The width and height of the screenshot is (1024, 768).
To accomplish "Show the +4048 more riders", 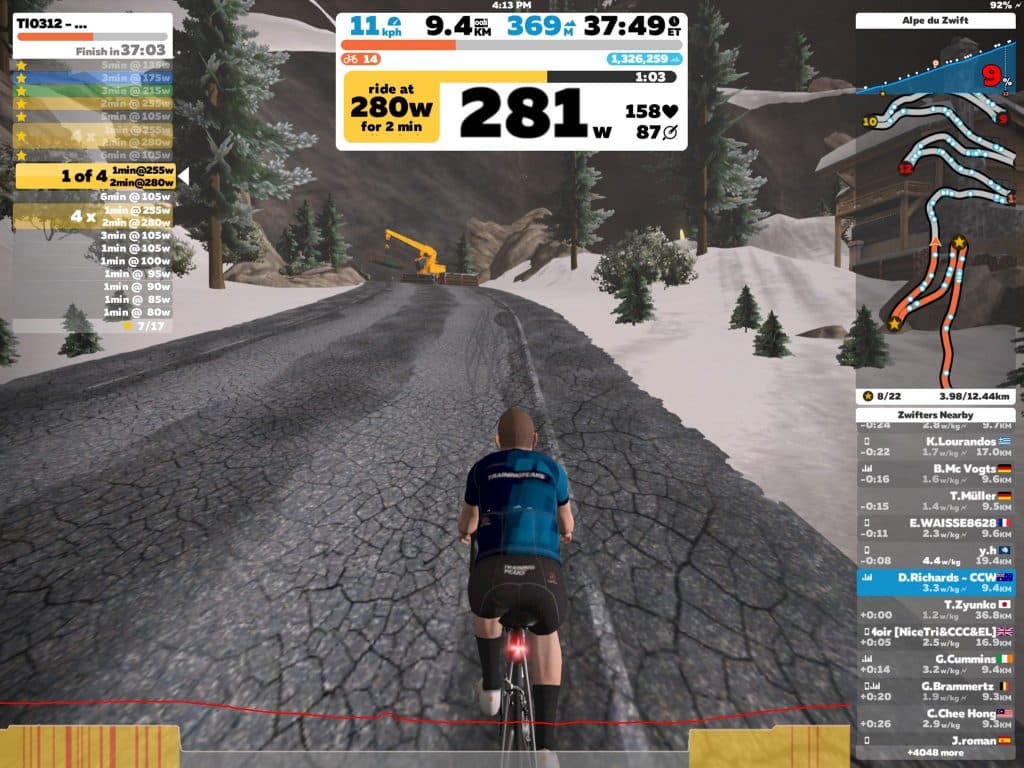I will click(x=935, y=751).
